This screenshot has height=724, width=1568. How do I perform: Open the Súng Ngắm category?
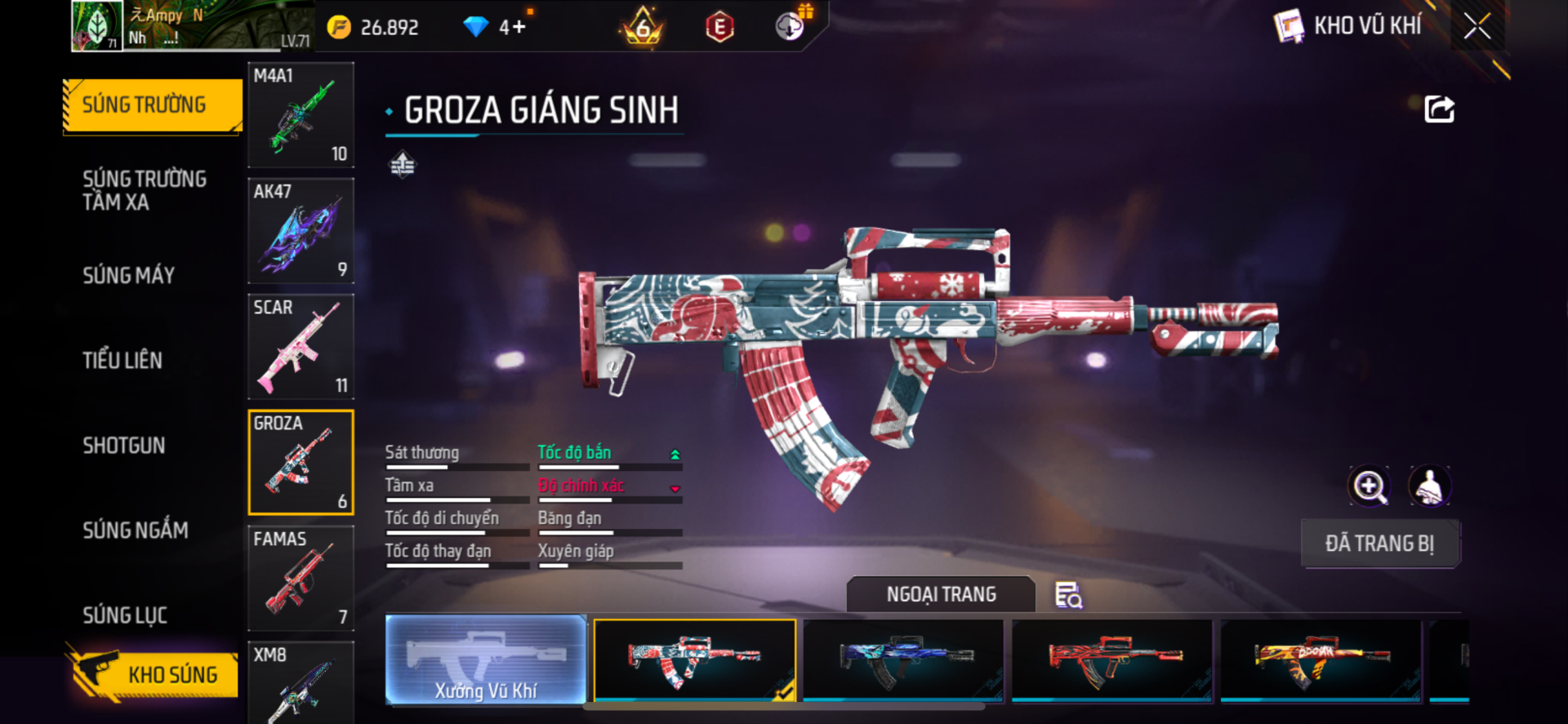136,531
